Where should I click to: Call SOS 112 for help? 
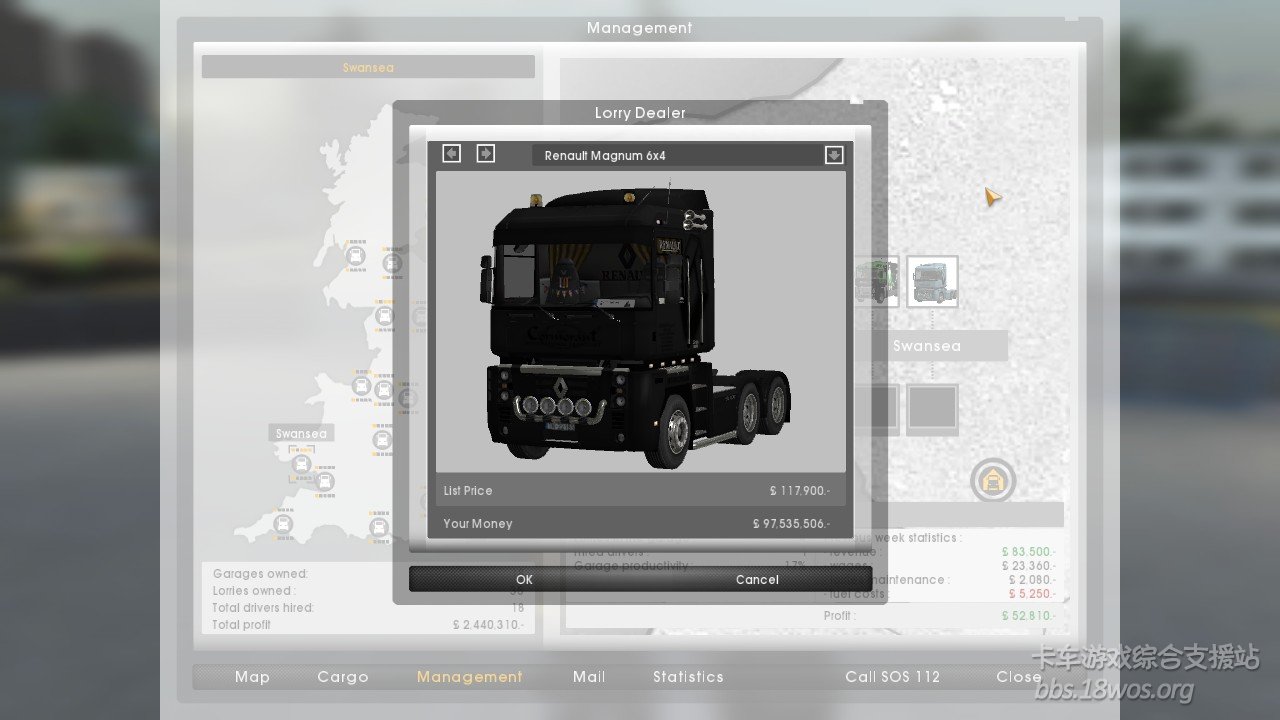point(893,677)
